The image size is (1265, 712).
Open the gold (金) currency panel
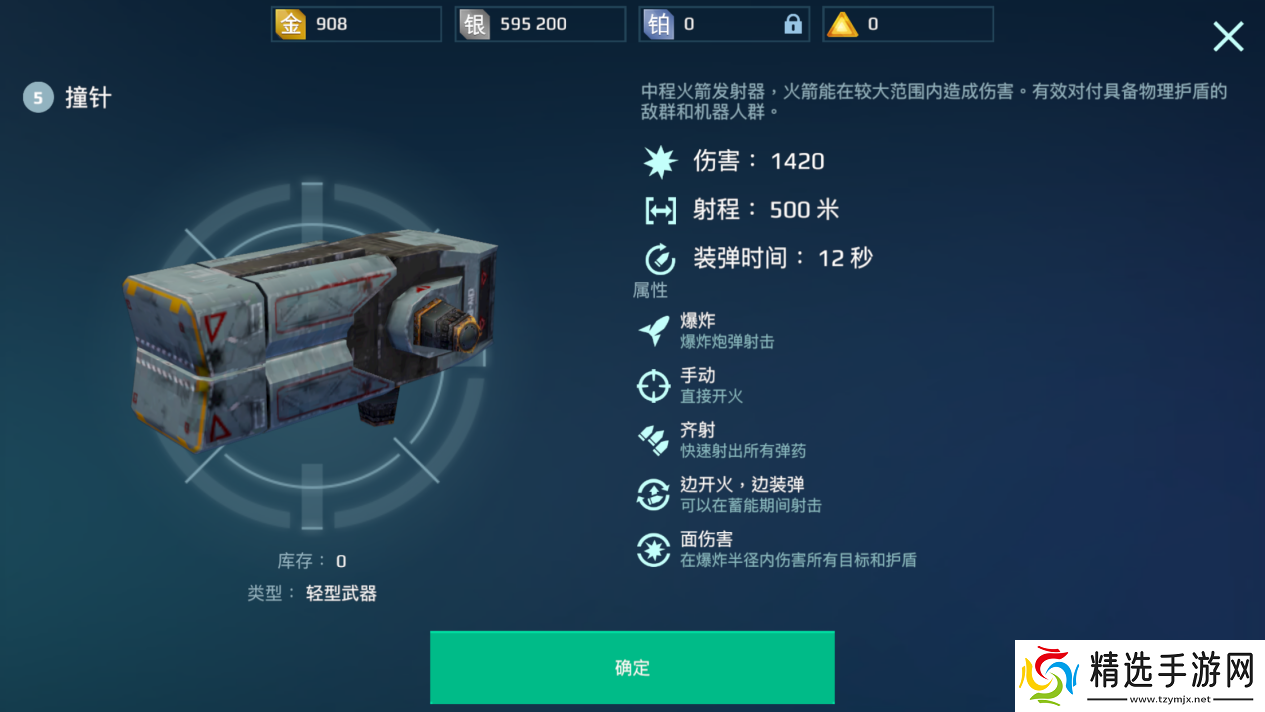point(356,24)
